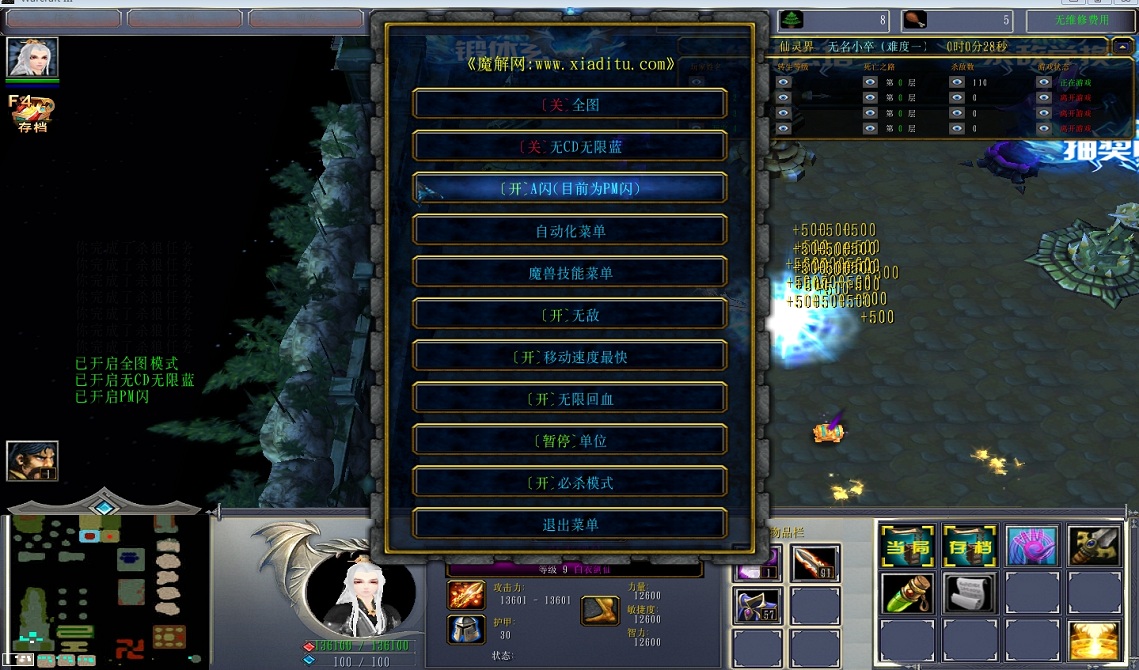Choose the 暂停单位 menu entry
The width and height of the screenshot is (1139, 670).
coord(570,441)
